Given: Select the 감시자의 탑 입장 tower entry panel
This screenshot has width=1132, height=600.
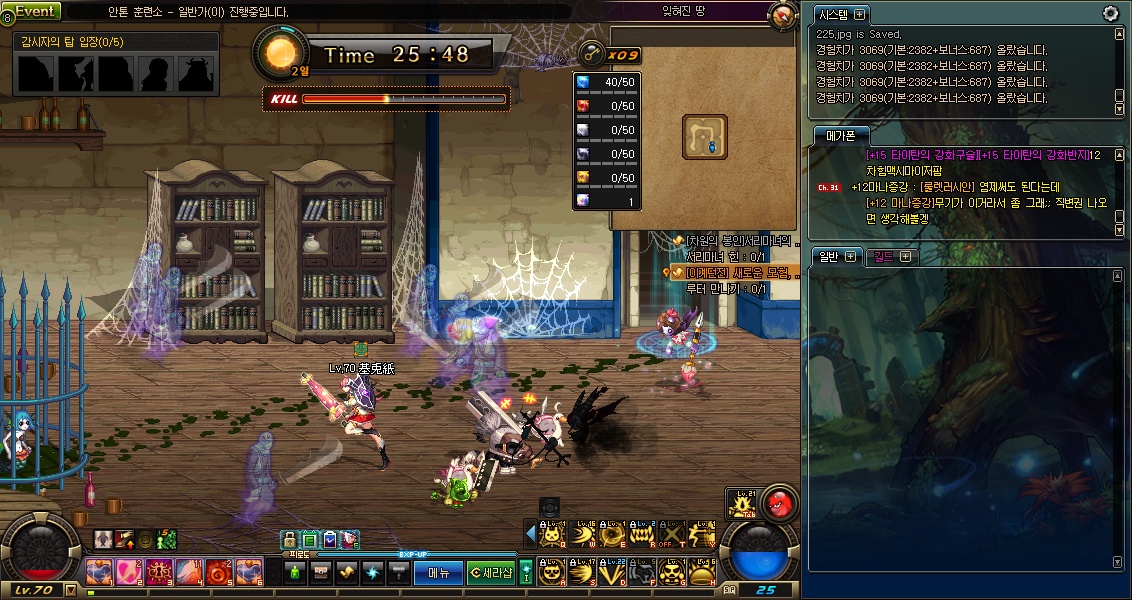Looking at the screenshot, I should point(117,65).
